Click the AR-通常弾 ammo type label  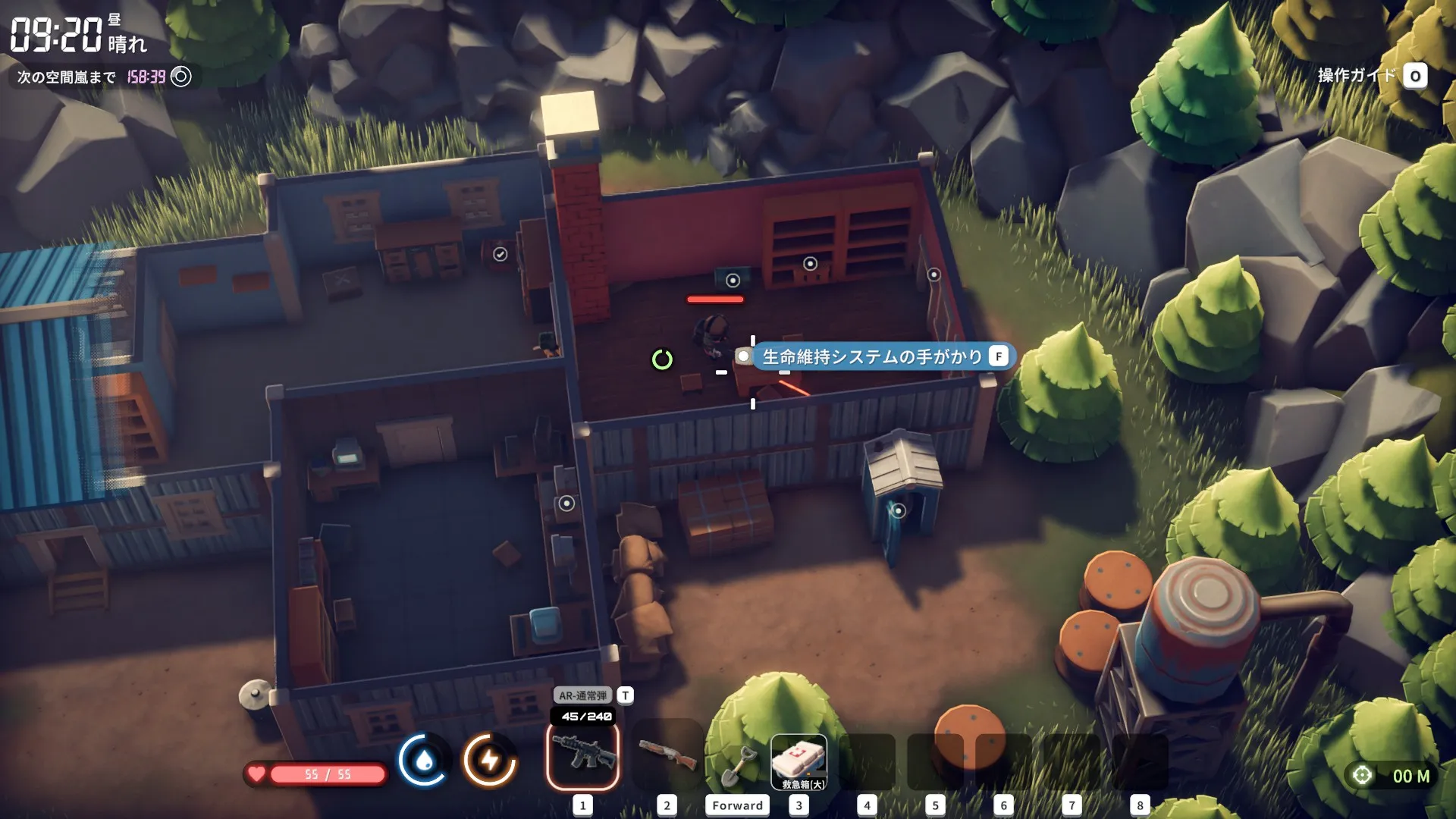coord(582,695)
